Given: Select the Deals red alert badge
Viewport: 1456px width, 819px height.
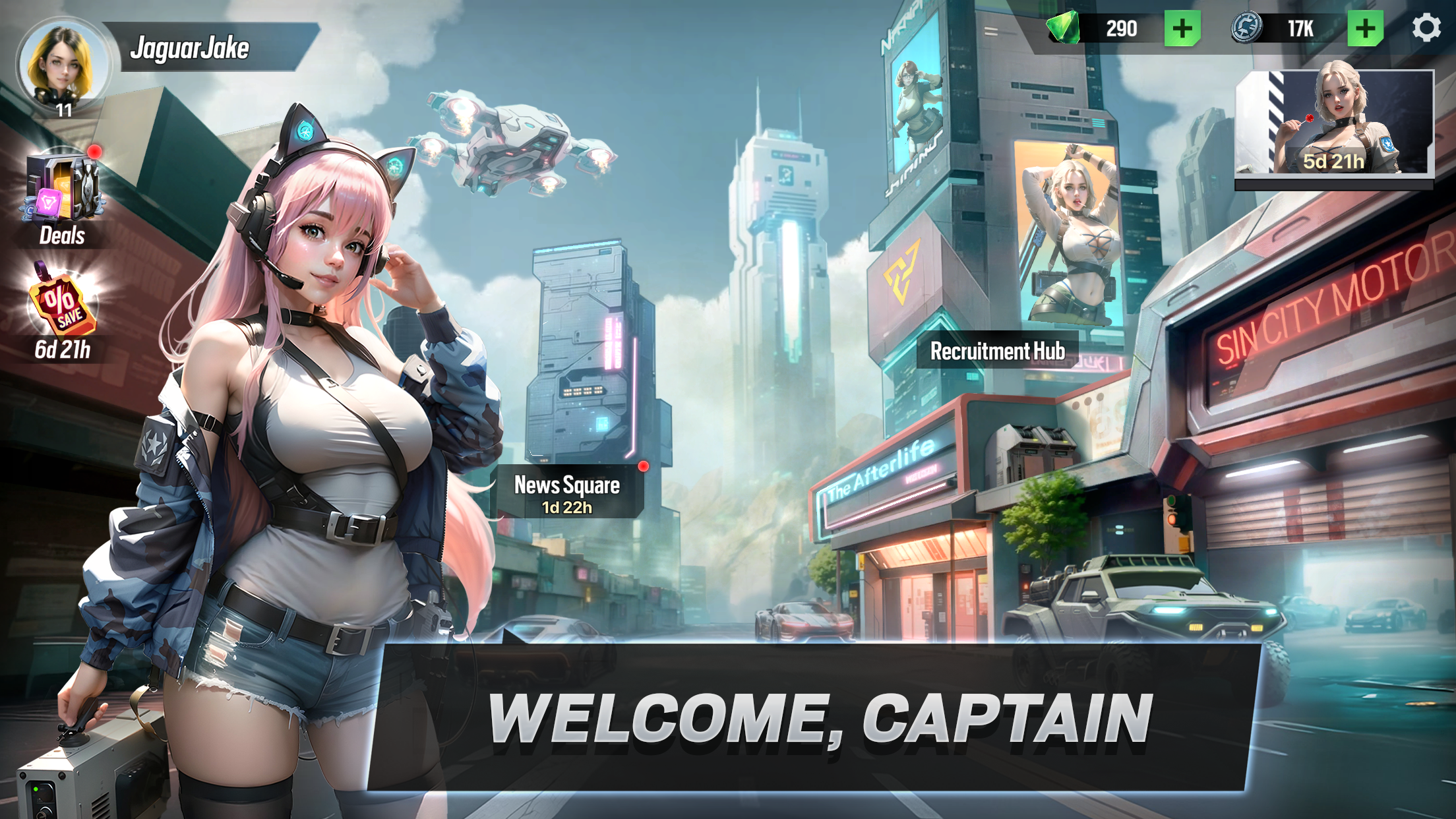Looking at the screenshot, I should [x=94, y=151].
